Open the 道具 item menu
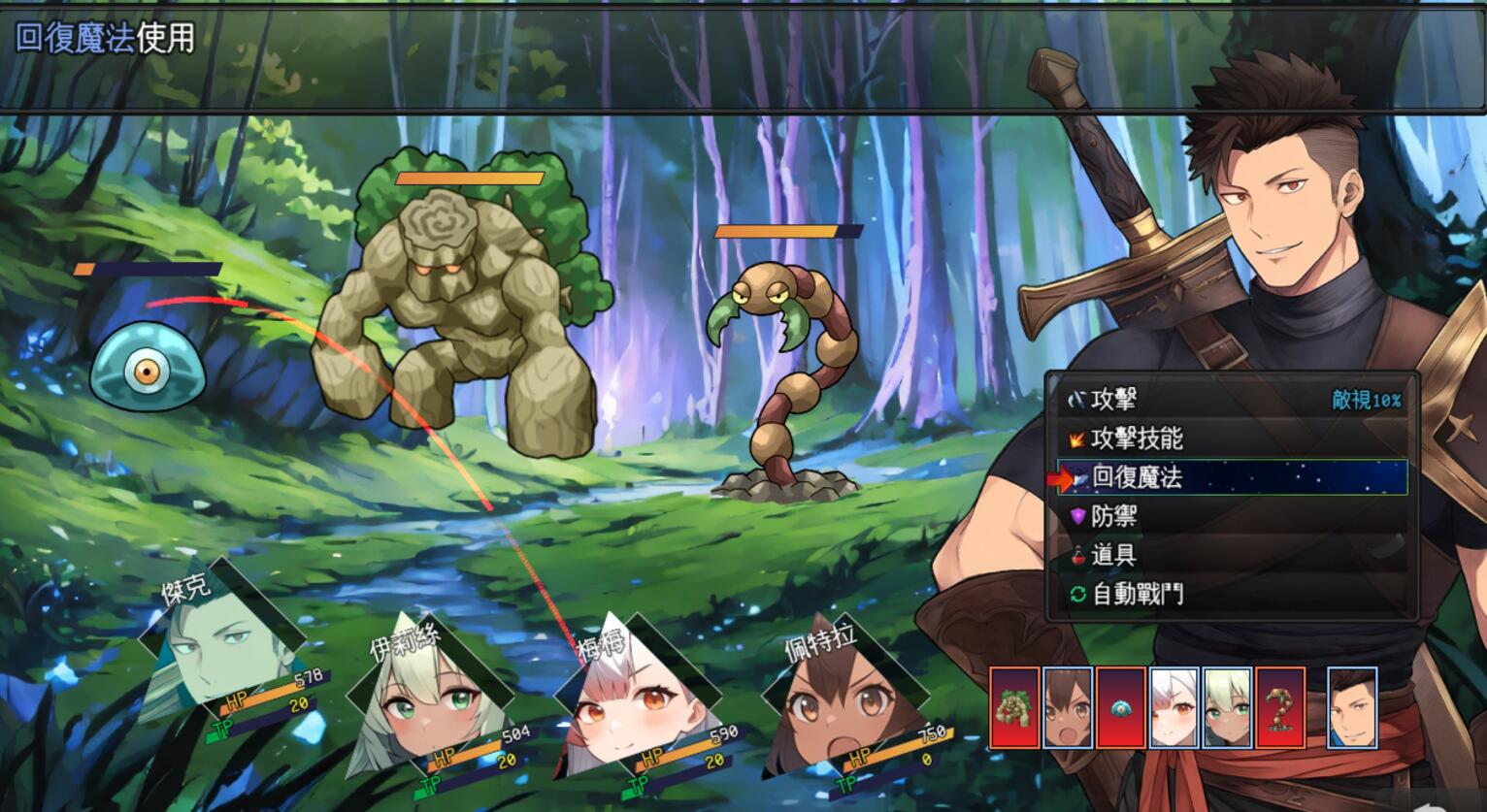Image resolution: width=1487 pixels, height=812 pixels. [x=1113, y=555]
